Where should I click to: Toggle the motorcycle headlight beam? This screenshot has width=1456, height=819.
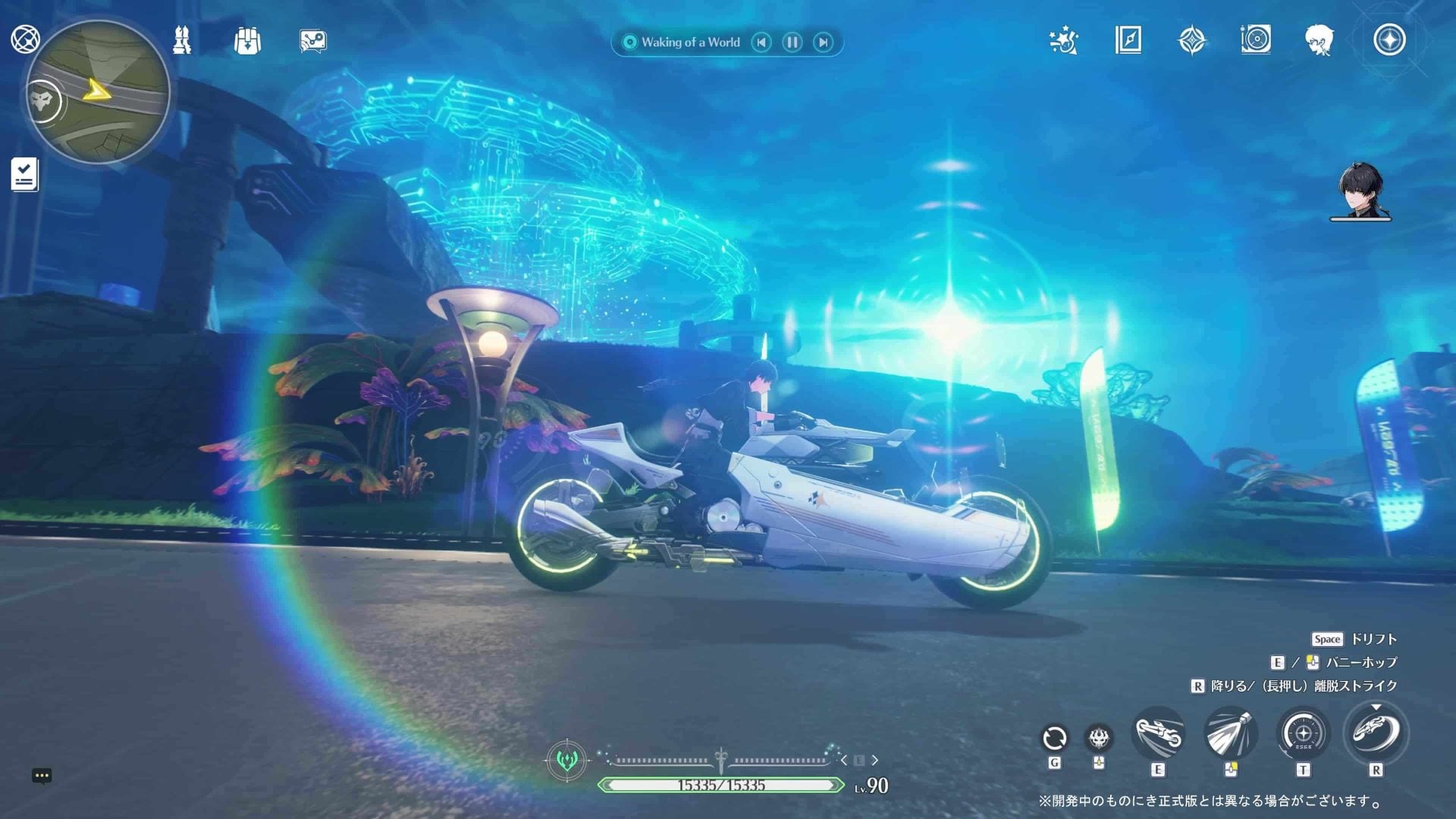pyautogui.click(x=1230, y=733)
